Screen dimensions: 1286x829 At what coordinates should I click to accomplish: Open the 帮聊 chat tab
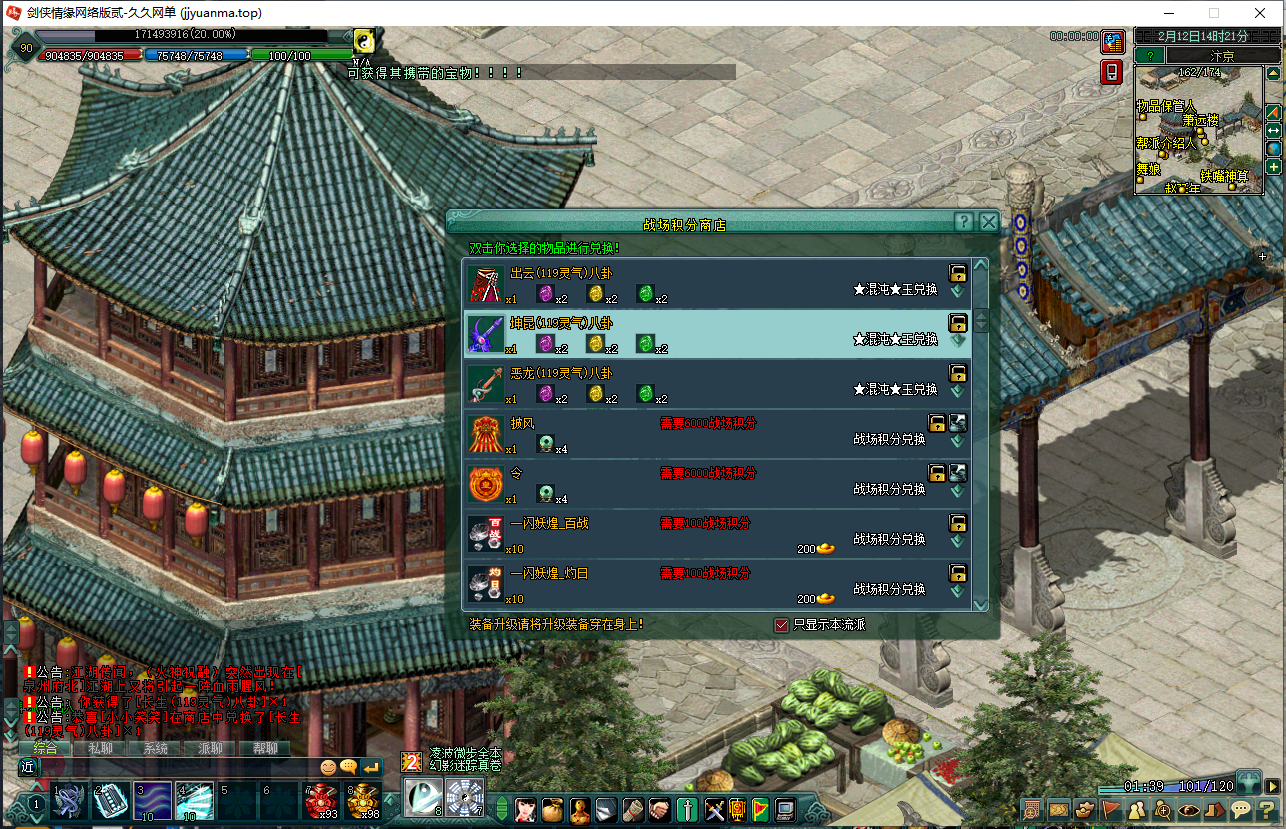pos(265,748)
